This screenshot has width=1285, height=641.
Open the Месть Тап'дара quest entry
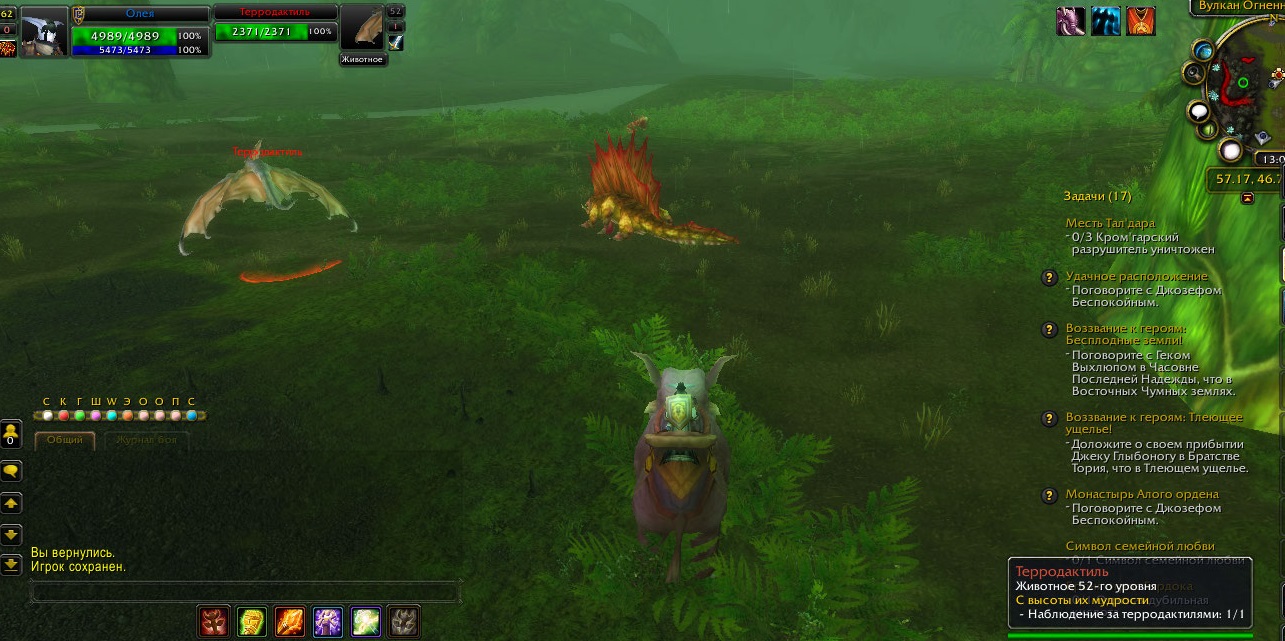[x=1110, y=223]
